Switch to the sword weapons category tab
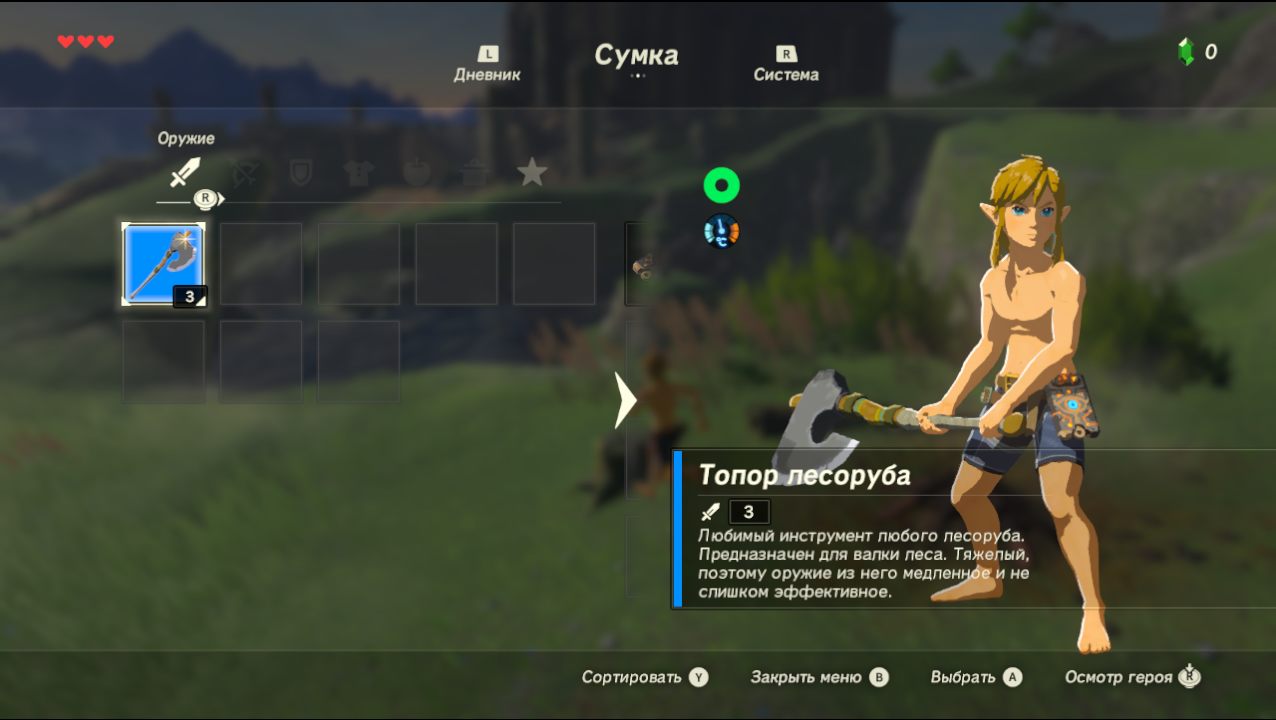Screen dimensions: 1276x720 184,173
